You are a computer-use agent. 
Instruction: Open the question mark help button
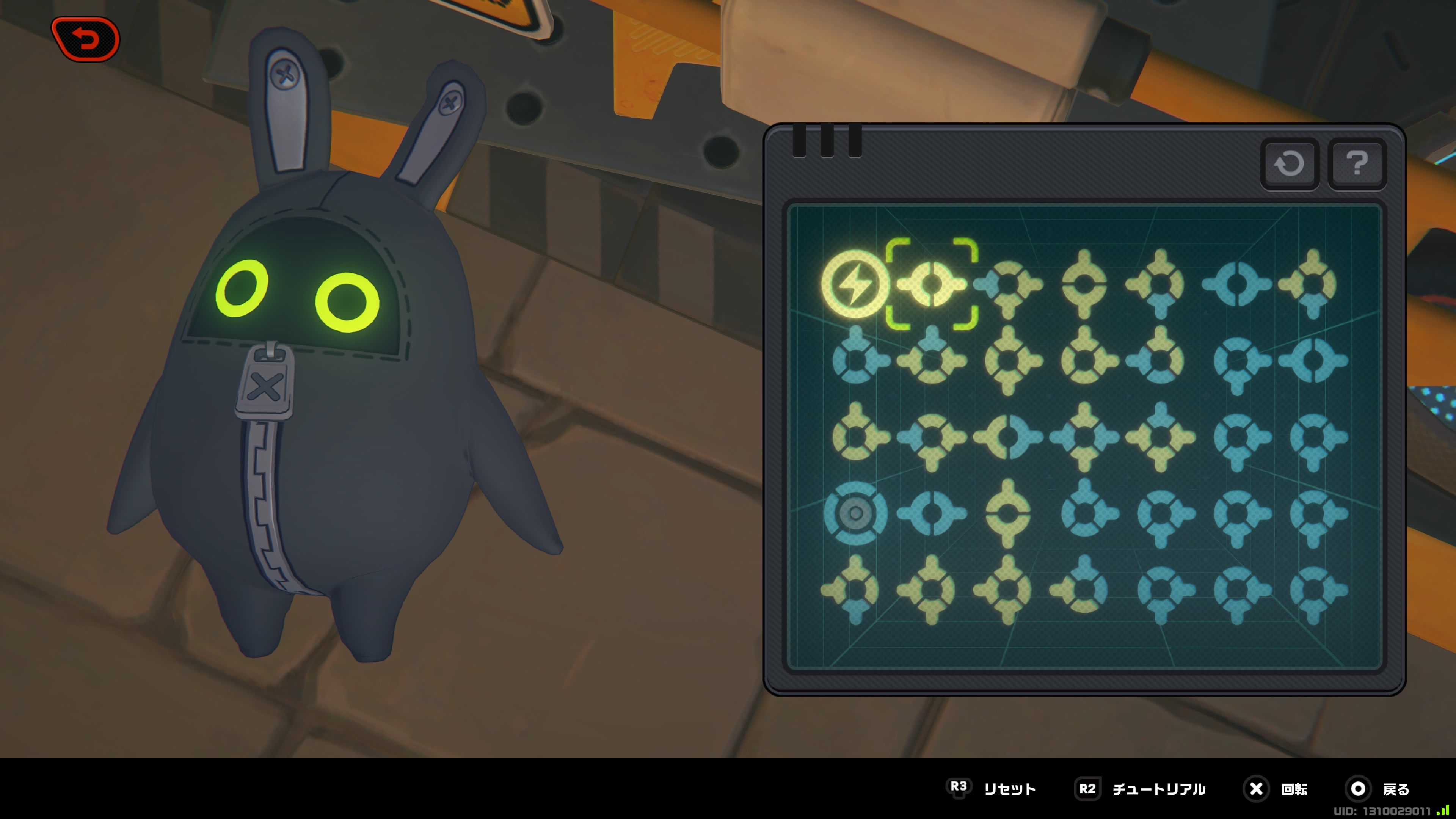1357,164
